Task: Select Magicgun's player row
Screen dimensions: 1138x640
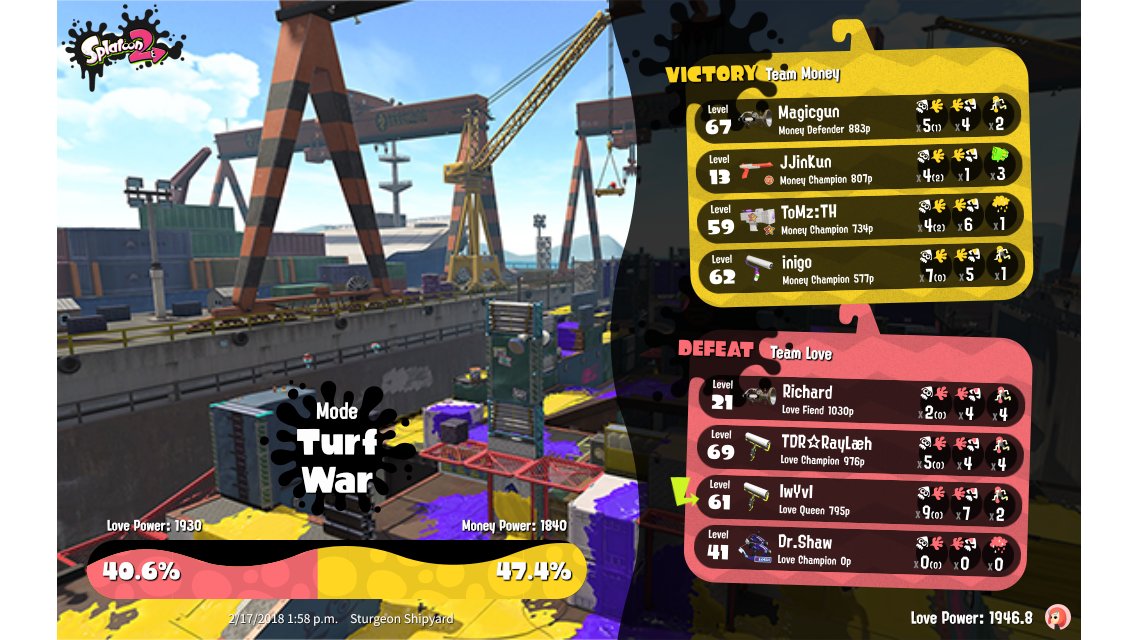Action: point(860,117)
